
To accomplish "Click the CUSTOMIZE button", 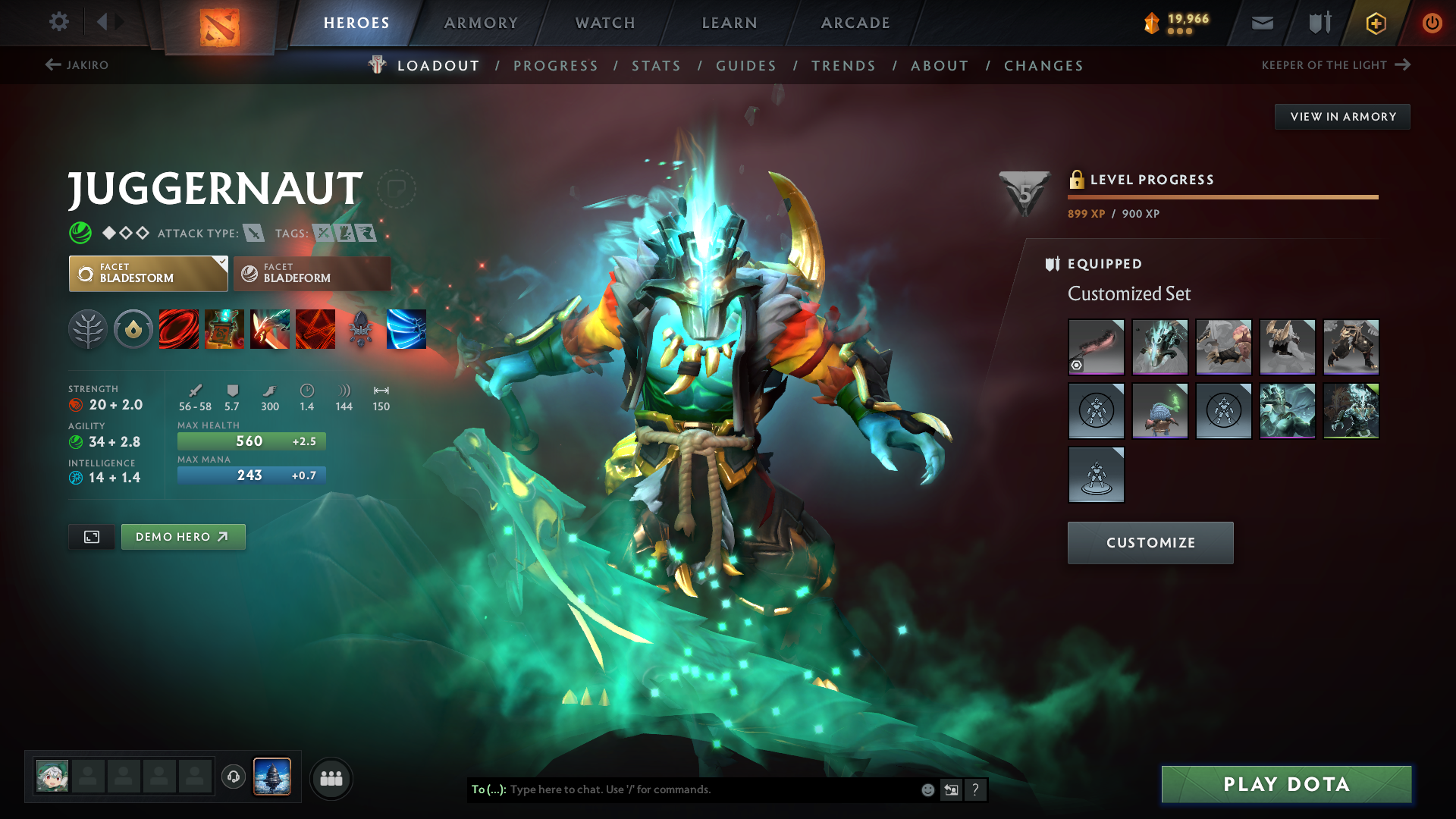I will tap(1150, 542).
